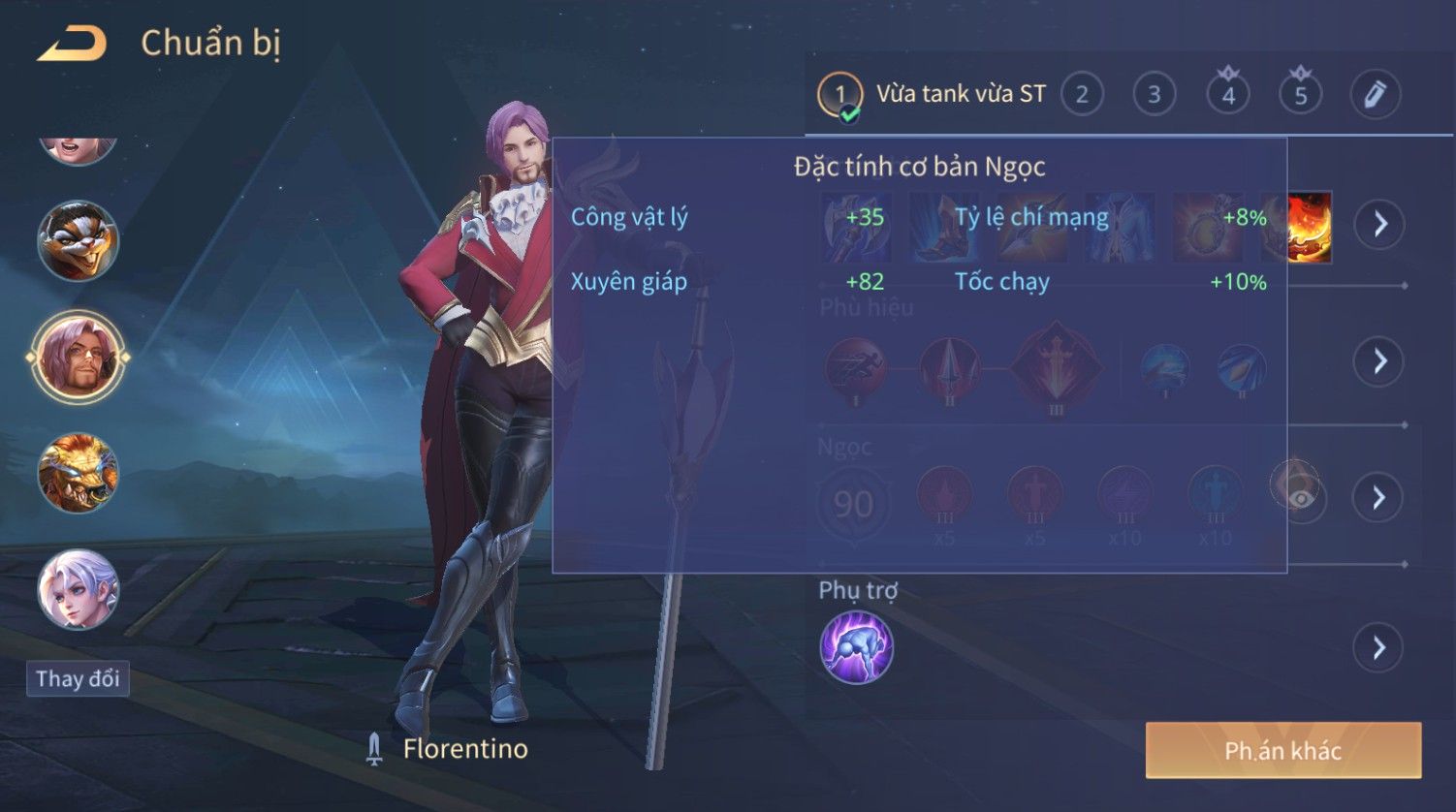Open the Phù hiệu badge settings arrow
Viewport: 1456px width, 812px height.
point(1379,361)
